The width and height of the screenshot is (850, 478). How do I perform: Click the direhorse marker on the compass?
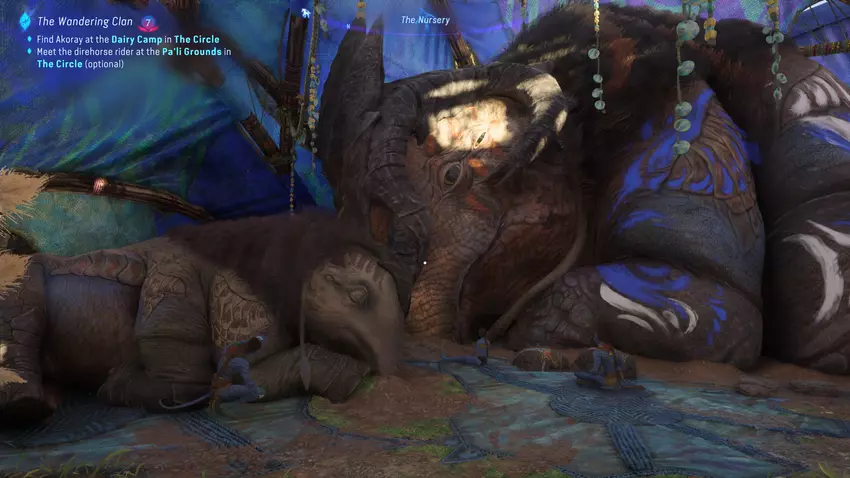(x=305, y=12)
